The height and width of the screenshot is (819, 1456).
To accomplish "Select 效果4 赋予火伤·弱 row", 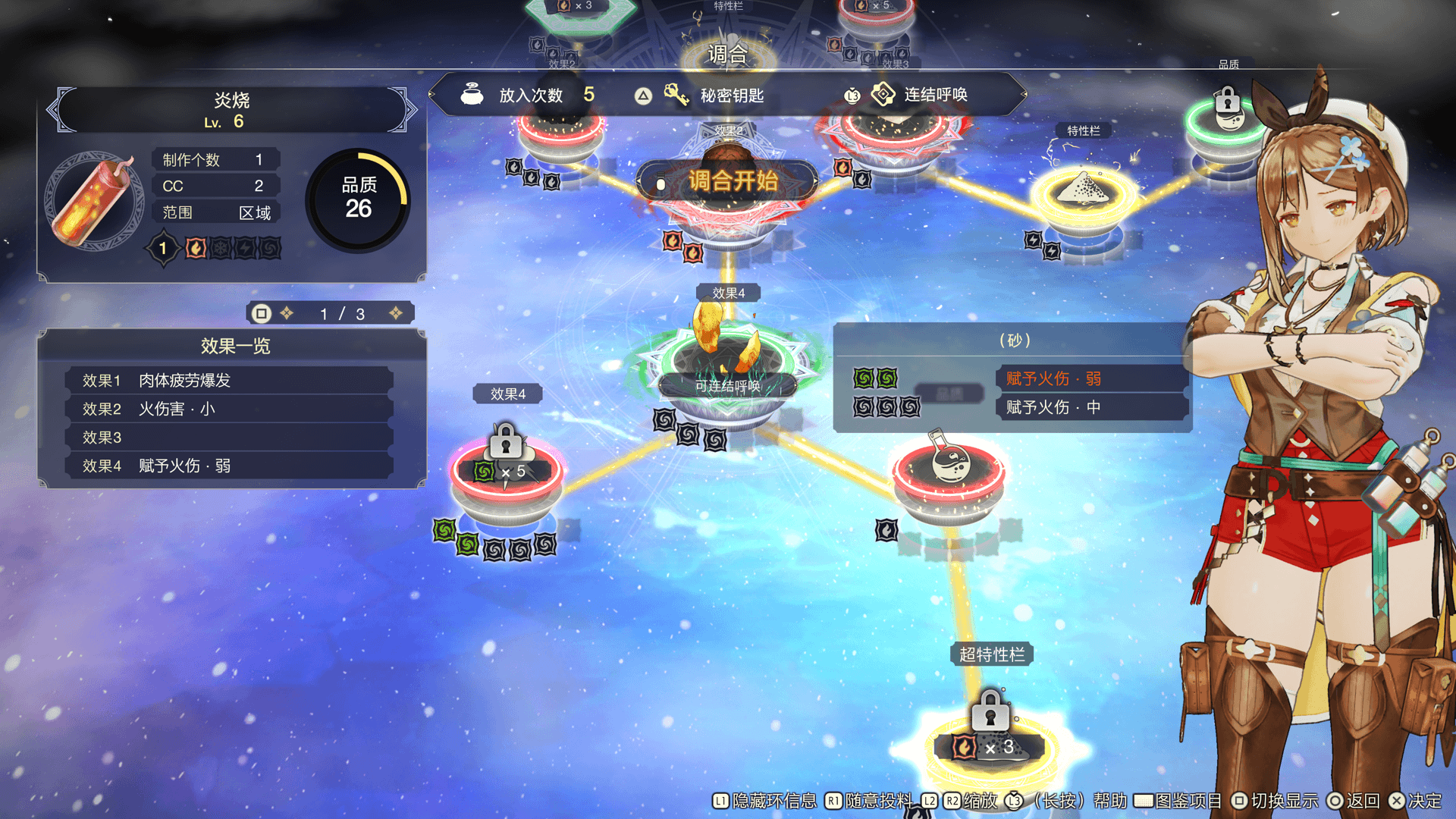I will click(229, 466).
